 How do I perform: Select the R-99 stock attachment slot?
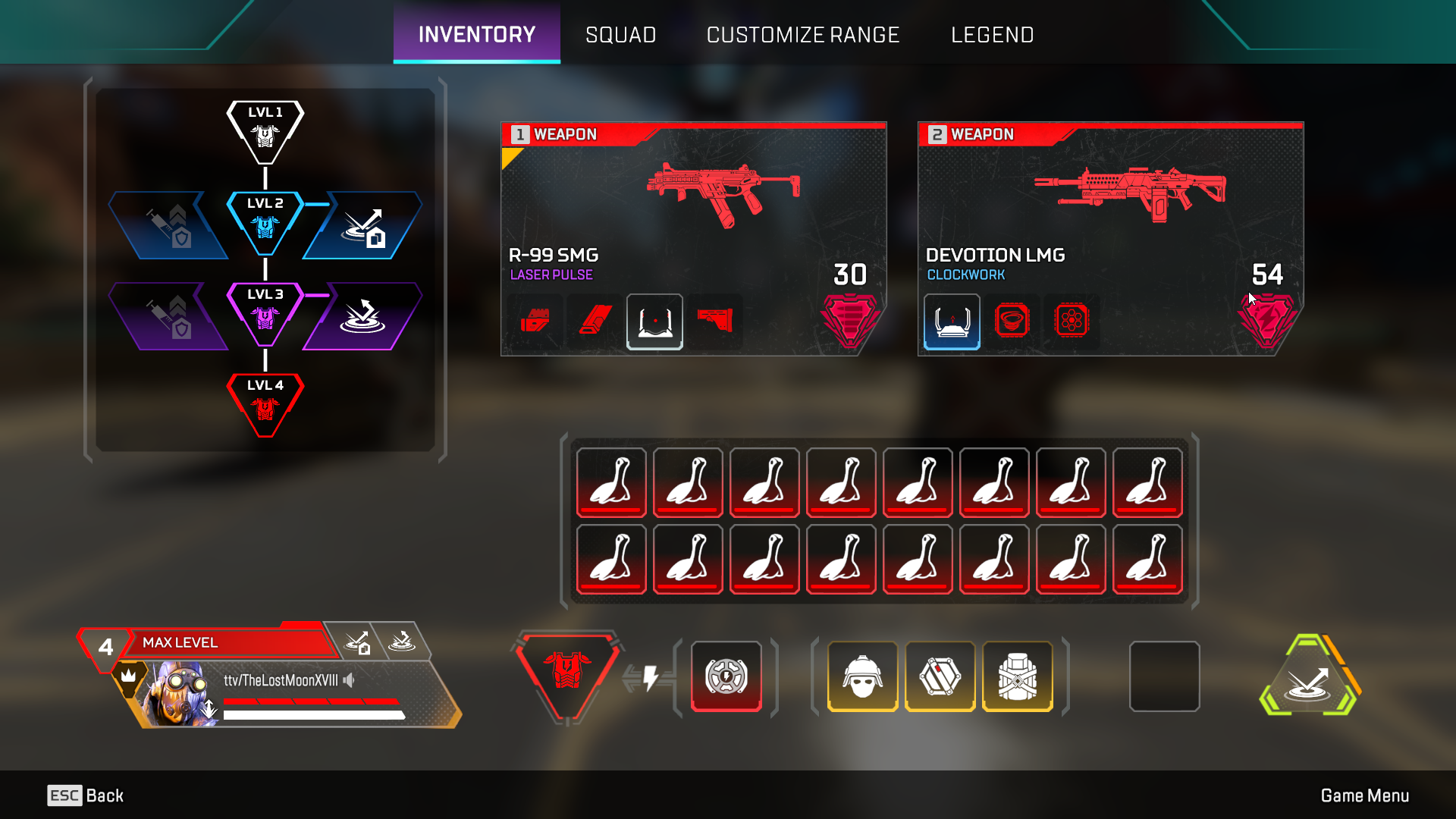click(x=714, y=322)
